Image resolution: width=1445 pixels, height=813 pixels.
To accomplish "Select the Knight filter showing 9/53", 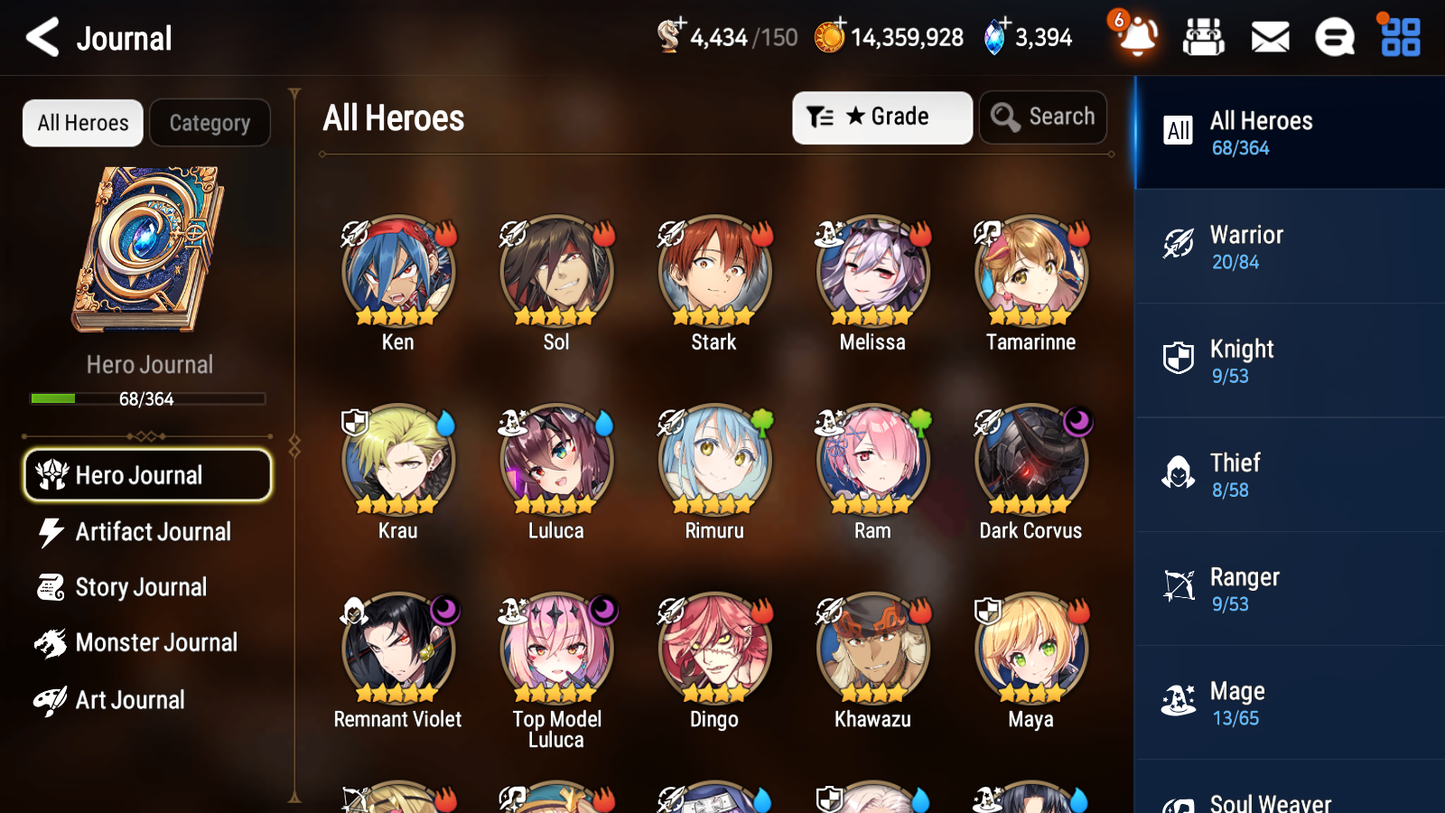I will tap(1290, 361).
